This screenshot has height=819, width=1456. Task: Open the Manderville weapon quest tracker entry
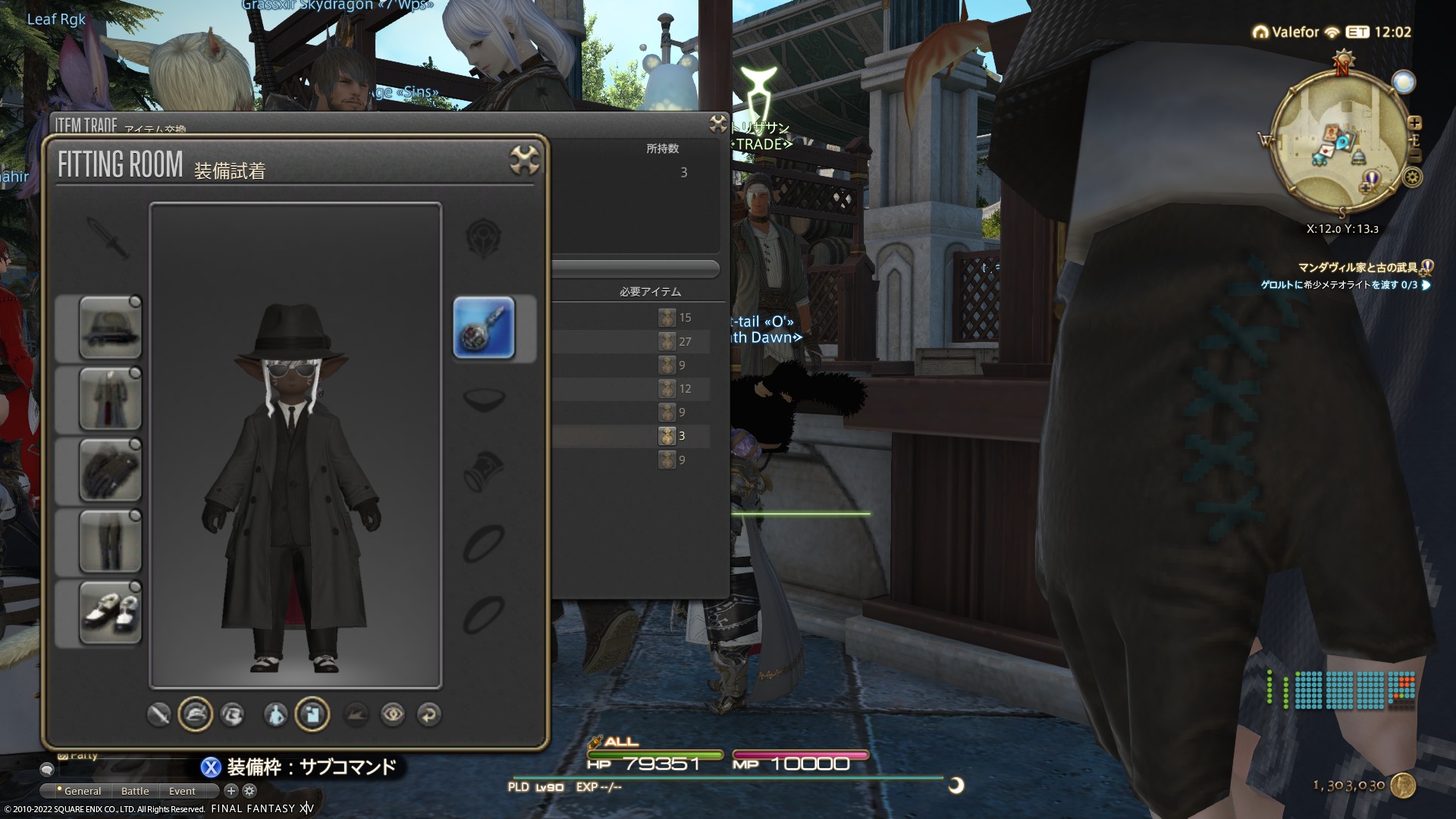(x=1357, y=268)
